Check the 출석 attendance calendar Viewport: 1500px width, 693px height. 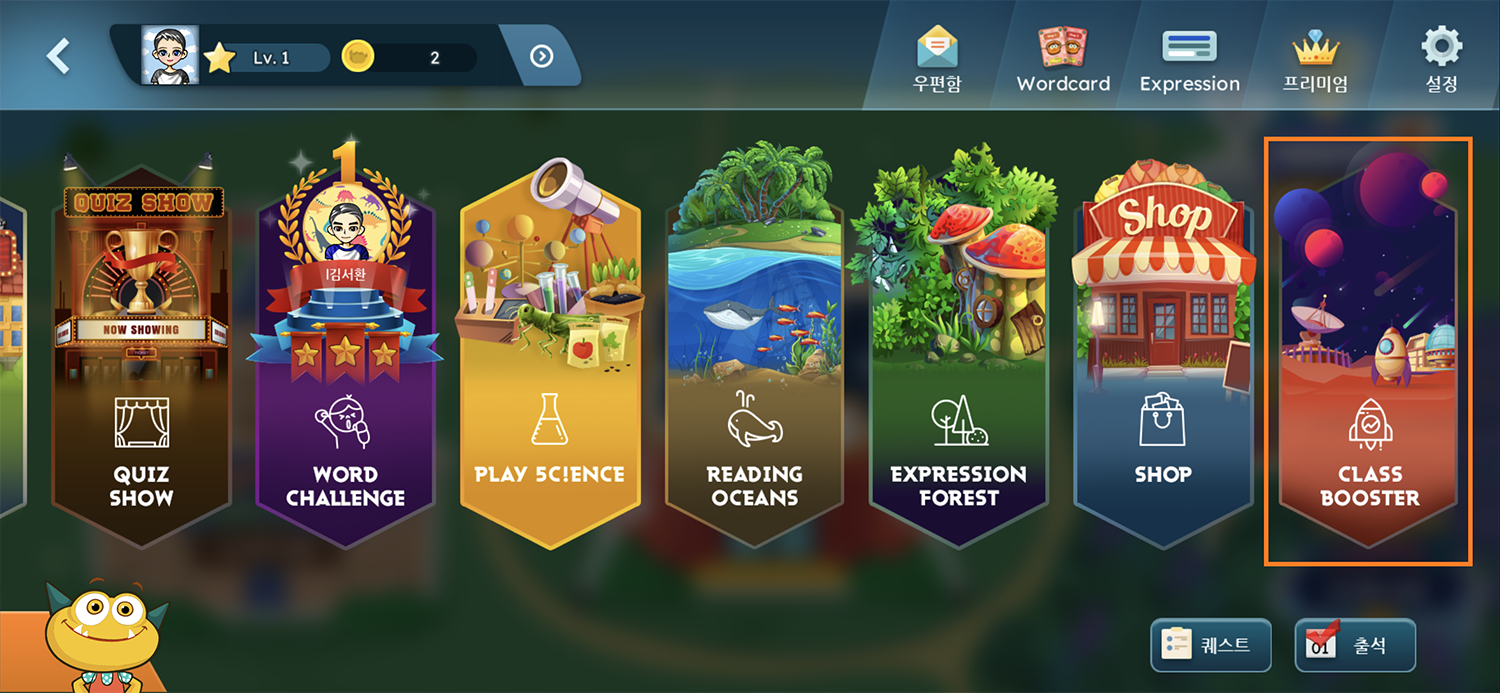(1355, 645)
